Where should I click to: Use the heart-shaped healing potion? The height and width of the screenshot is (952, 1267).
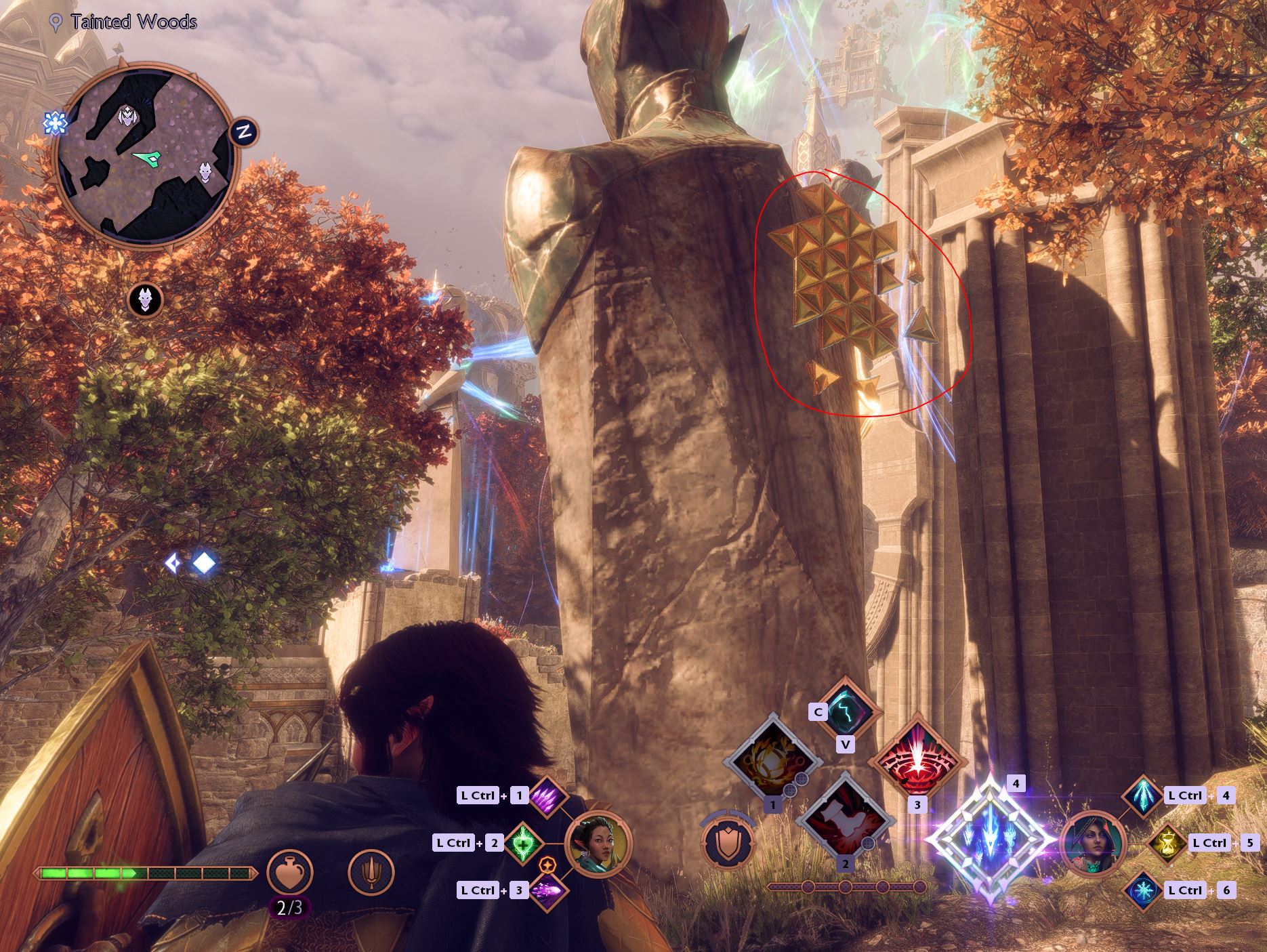click(x=289, y=873)
